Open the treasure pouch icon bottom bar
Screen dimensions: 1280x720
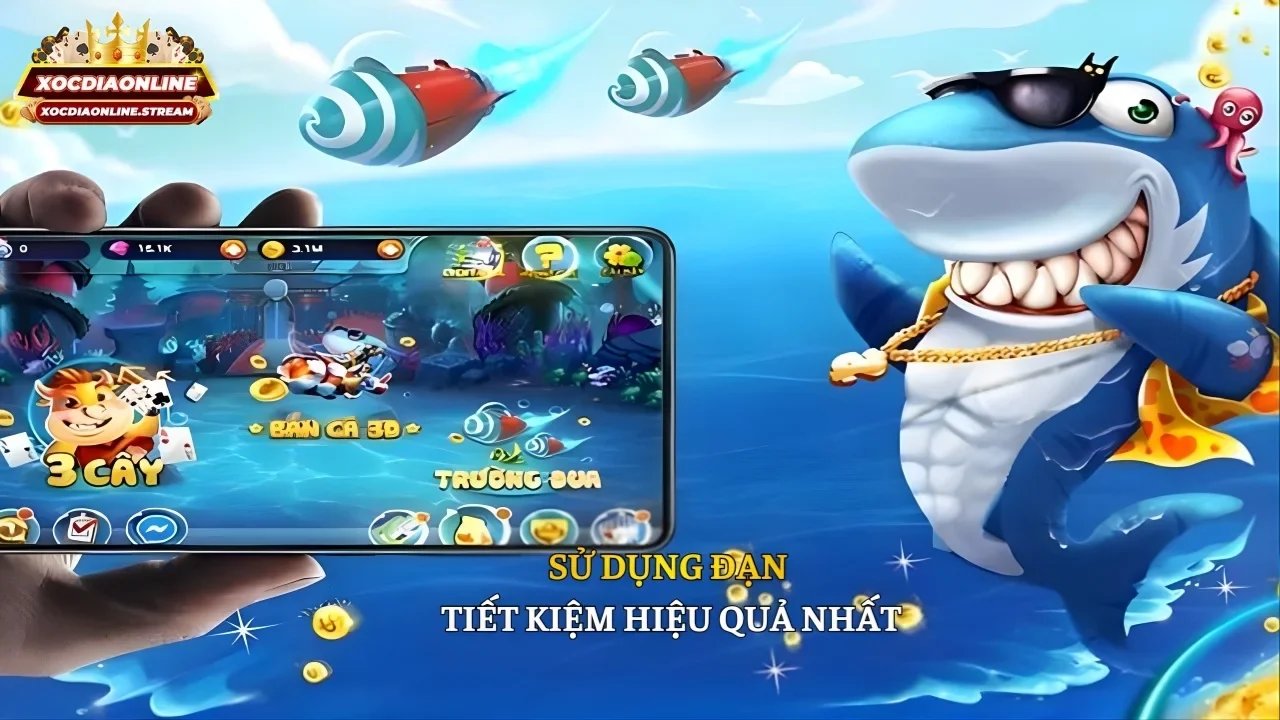click(x=470, y=527)
